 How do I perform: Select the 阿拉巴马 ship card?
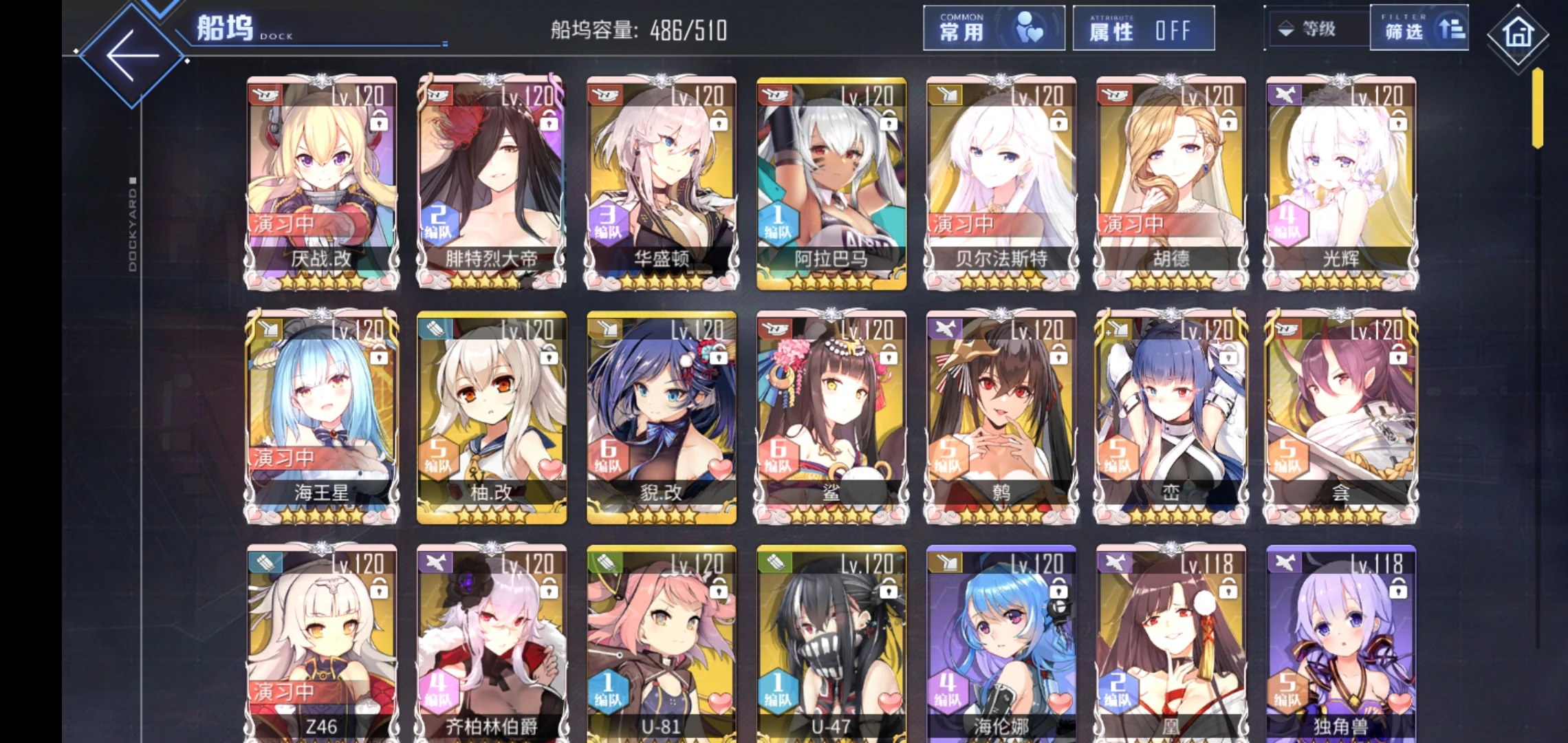point(831,182)
